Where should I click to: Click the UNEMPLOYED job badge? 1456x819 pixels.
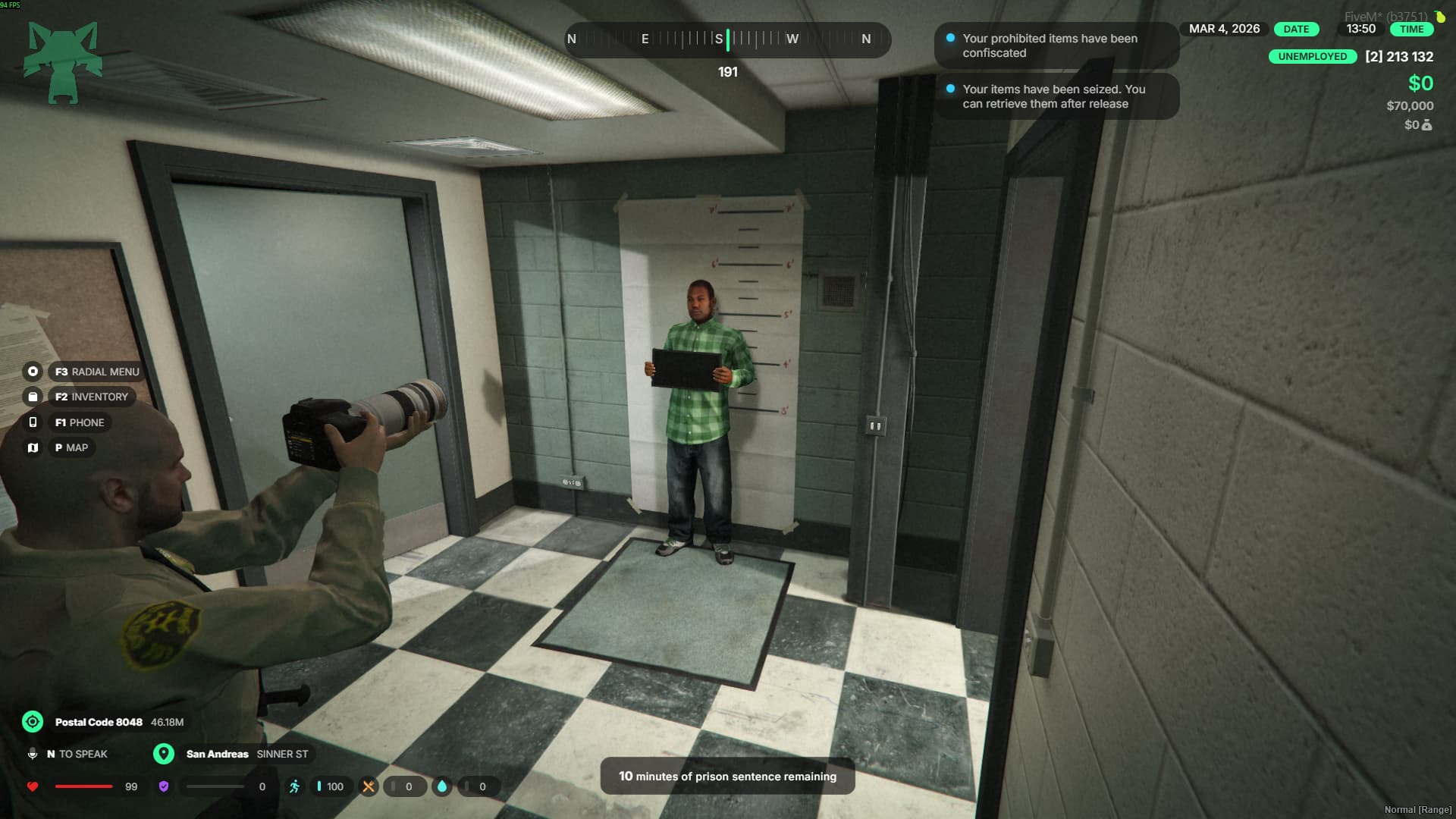click(1312, 56)
